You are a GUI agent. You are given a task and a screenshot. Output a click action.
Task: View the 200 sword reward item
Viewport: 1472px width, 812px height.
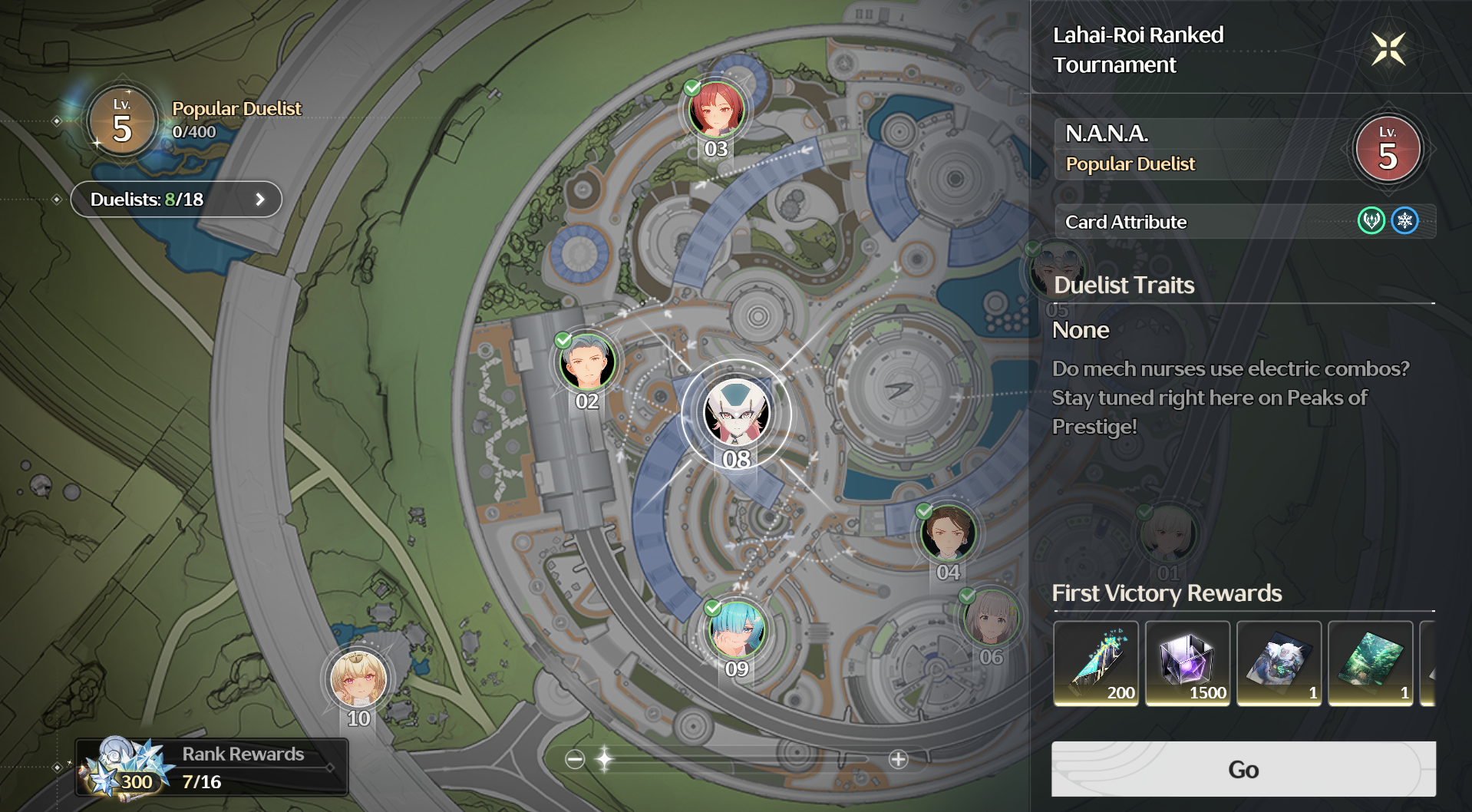click(x=1095, y=662)
